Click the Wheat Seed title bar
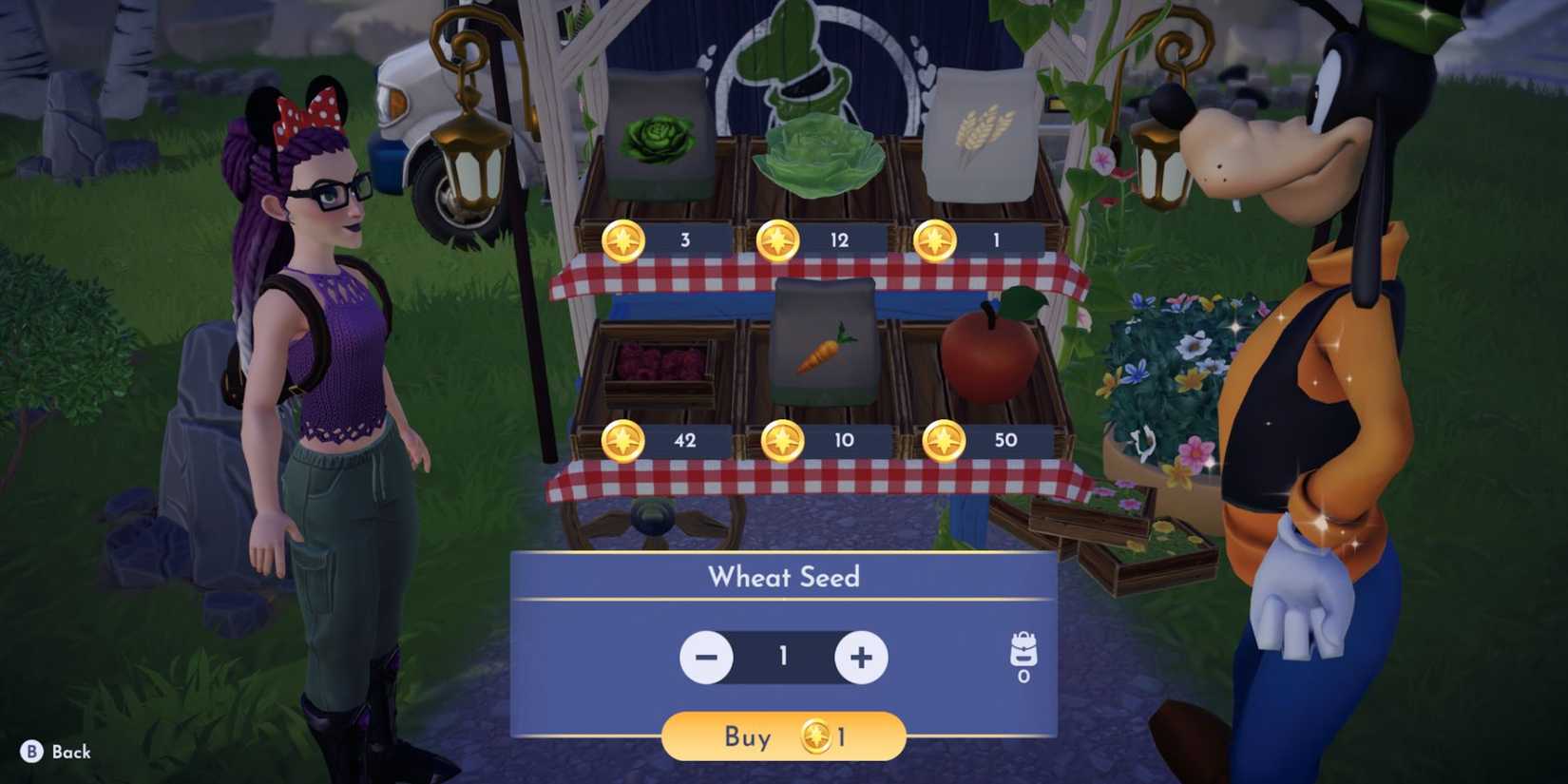The width and height of the screenshot is (1568, 784). [783, 576]
